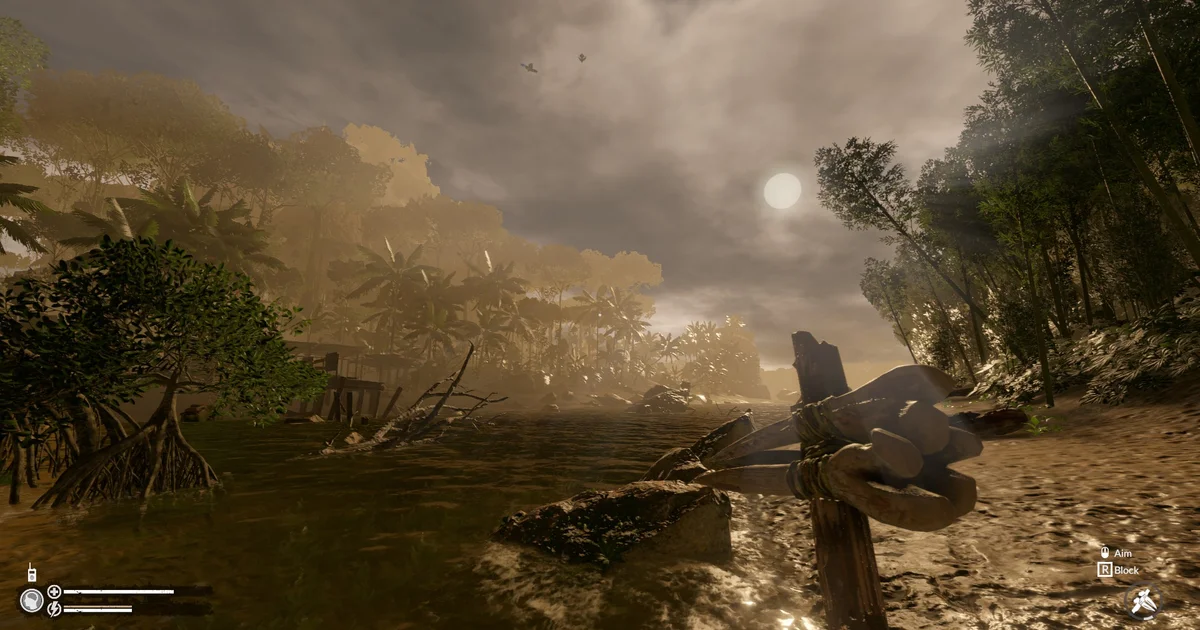Click the equipped bone weapon icon

1142,600
